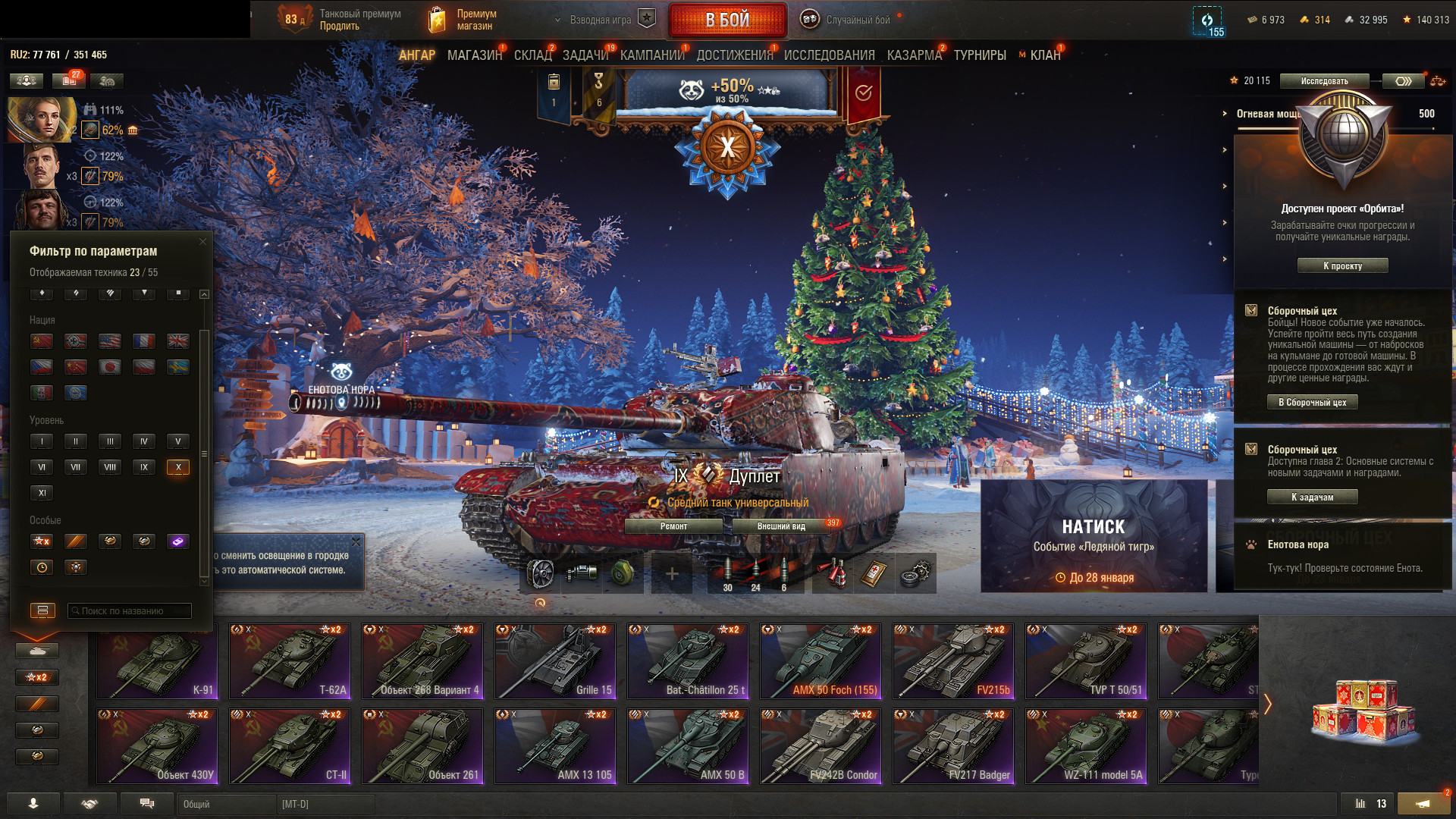Start battle with the В БОЙ button
This screenshot has width=1456, height=819.
pyautogui.click(x=726, y=20)
